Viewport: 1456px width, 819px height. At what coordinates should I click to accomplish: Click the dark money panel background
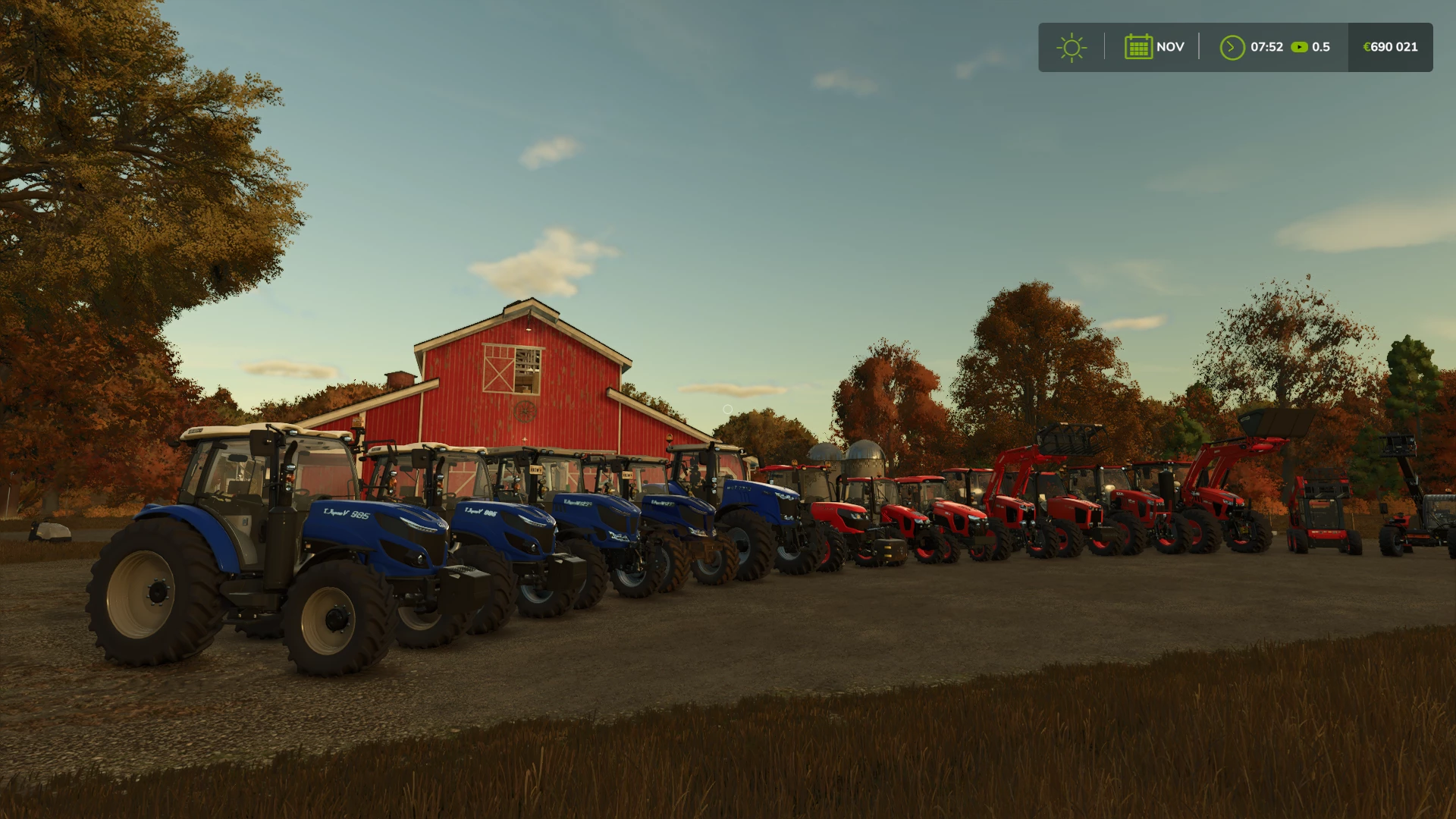1389,47
